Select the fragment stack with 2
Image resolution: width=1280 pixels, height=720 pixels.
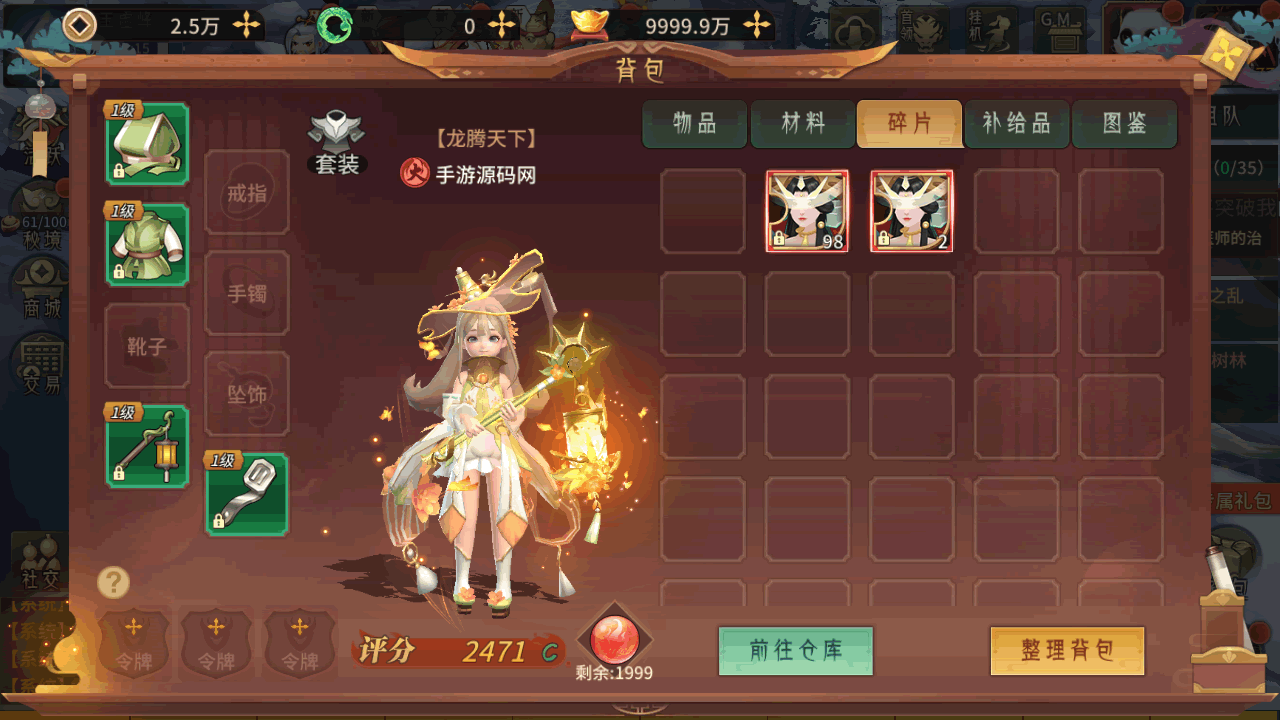911,211
